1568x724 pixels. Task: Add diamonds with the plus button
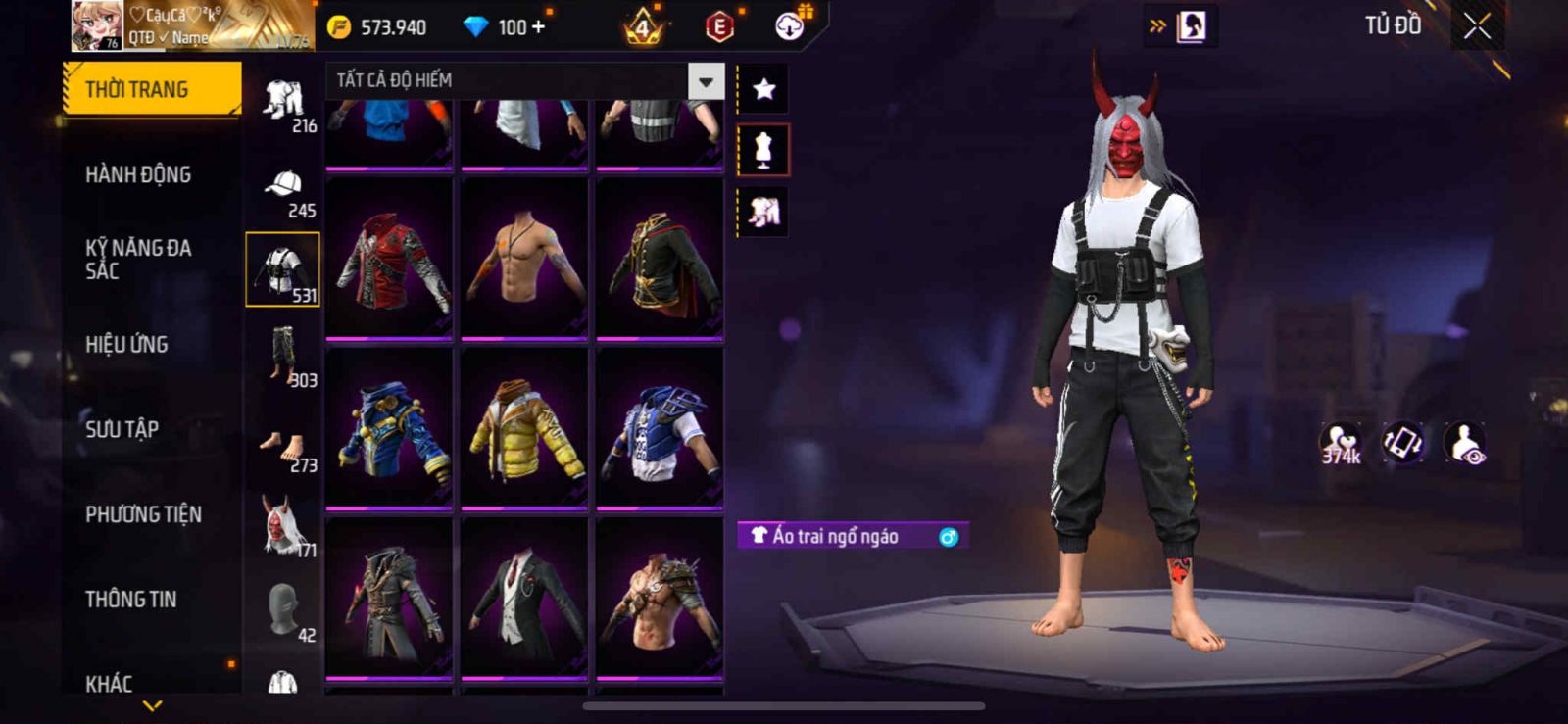(x=537, y=26)
